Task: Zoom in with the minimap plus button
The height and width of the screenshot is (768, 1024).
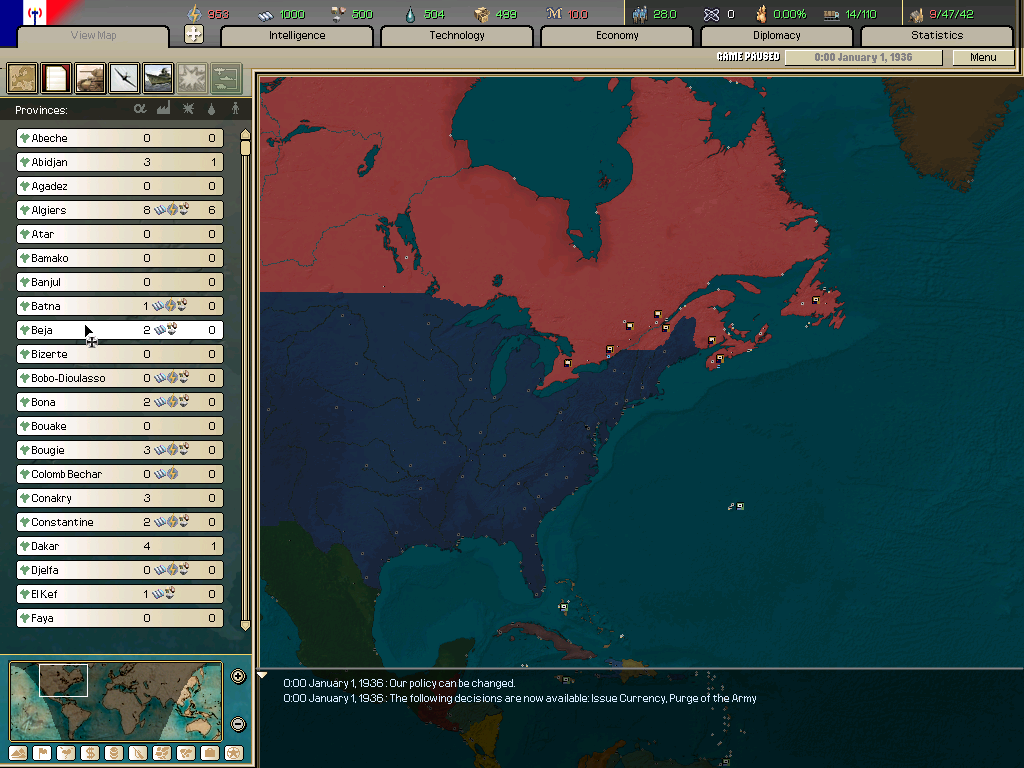Action: coord(238,676)
